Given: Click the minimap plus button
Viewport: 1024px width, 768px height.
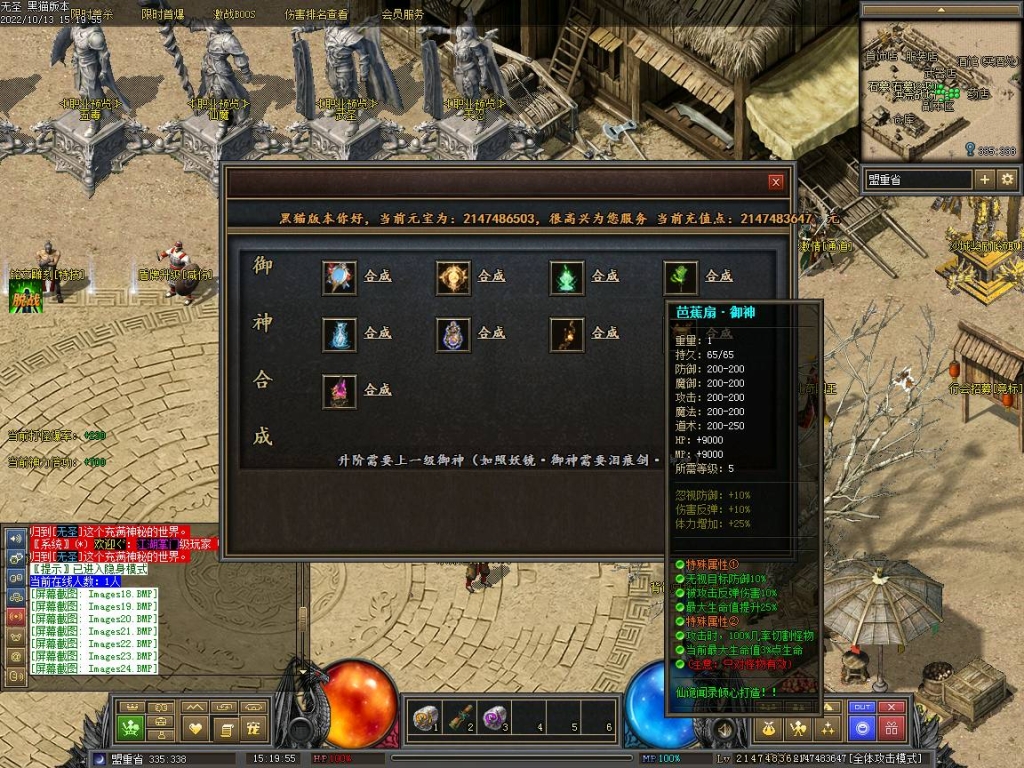Looking at the screenshot, I should point(985,179).
